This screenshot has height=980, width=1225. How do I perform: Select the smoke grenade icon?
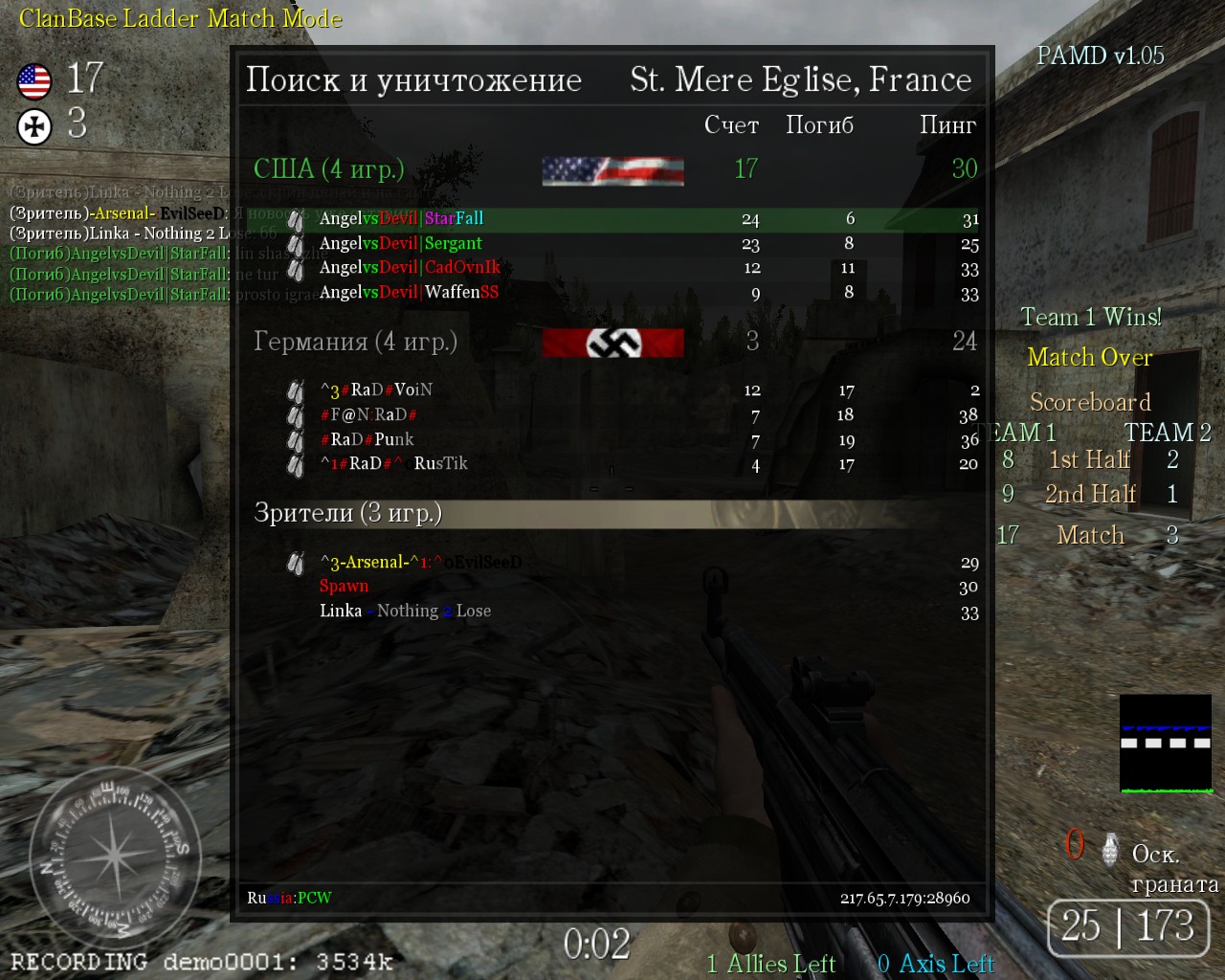click(x=1110, y=849)
